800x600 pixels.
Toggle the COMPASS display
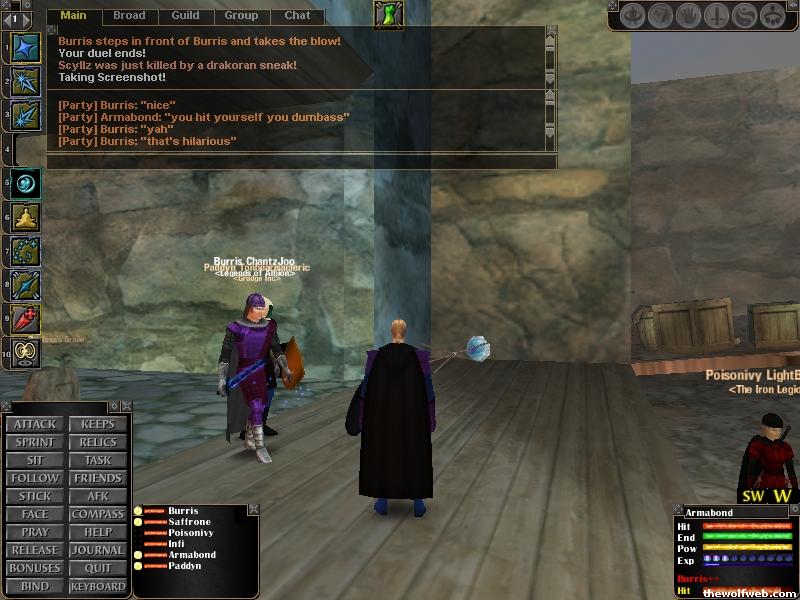click(x=98, y=514)
